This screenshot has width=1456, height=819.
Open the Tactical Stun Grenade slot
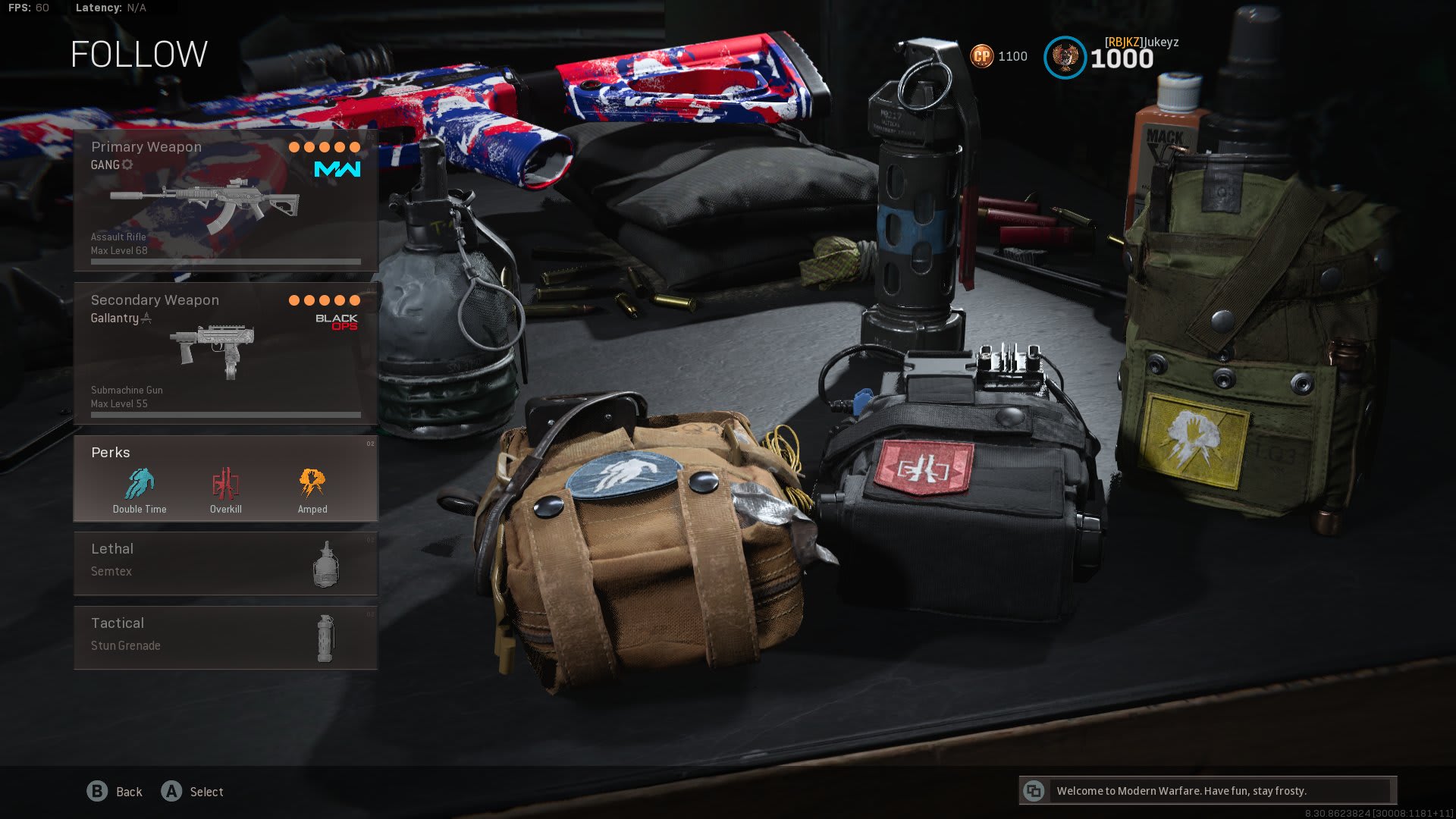pyautogui.click(x=225, y=638)
